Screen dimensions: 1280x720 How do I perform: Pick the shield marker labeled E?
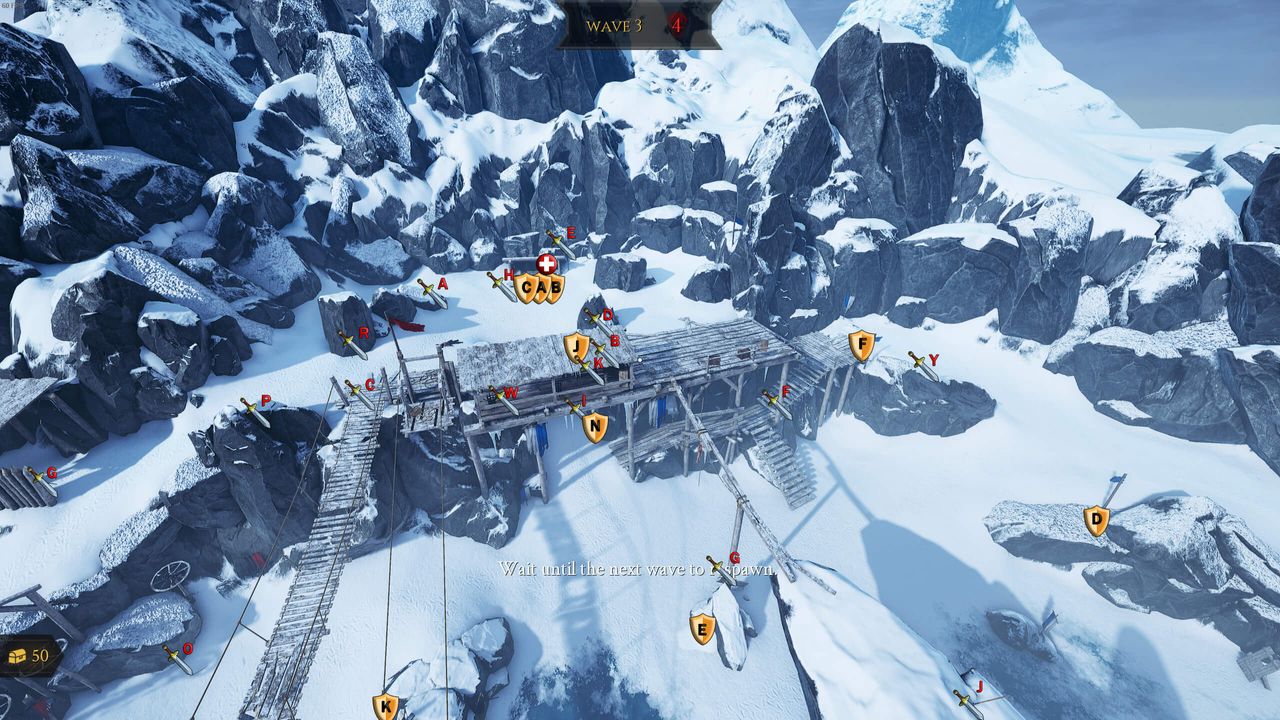click(x=702, y=628)
